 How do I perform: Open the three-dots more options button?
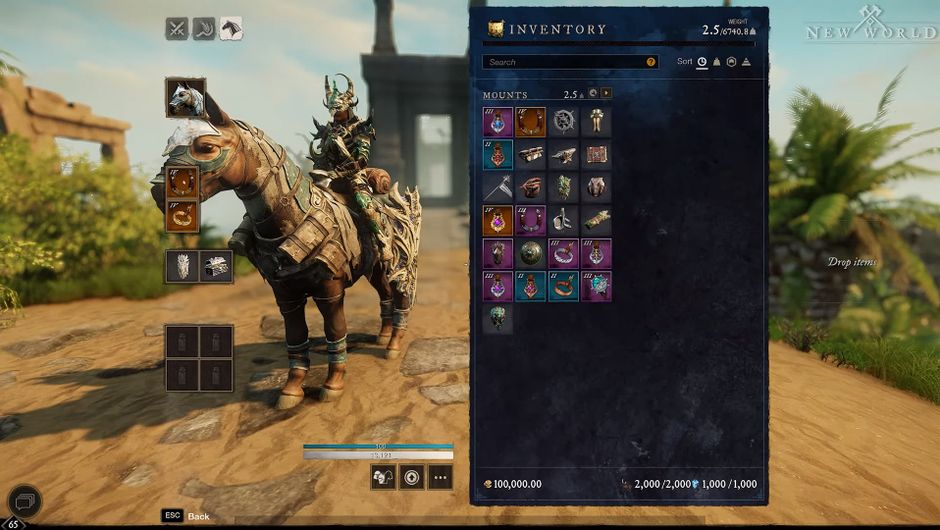pyautogui.click(x=440, y=477)
